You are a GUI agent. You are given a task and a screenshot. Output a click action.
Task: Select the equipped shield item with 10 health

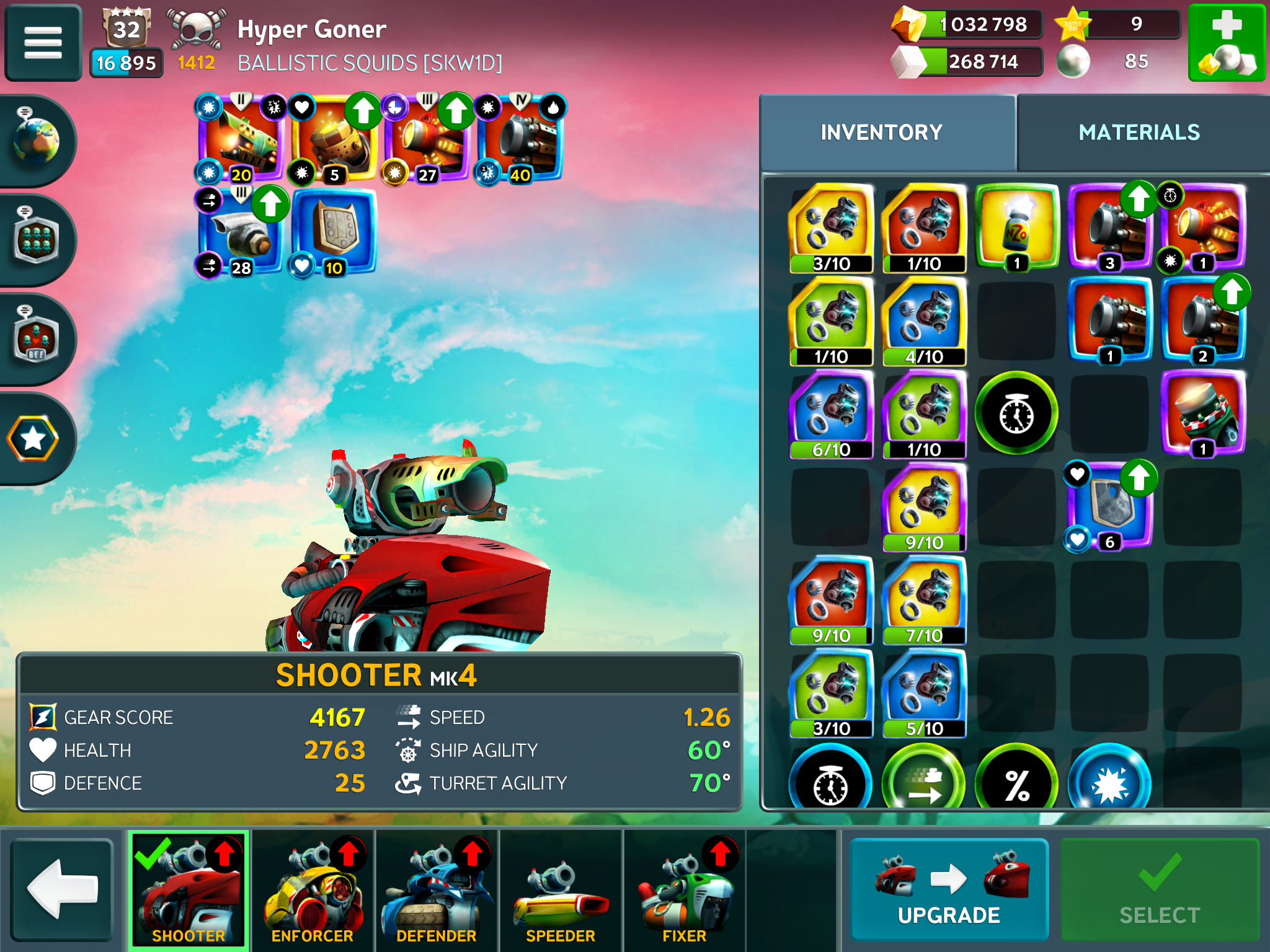(x=334, y=231)
